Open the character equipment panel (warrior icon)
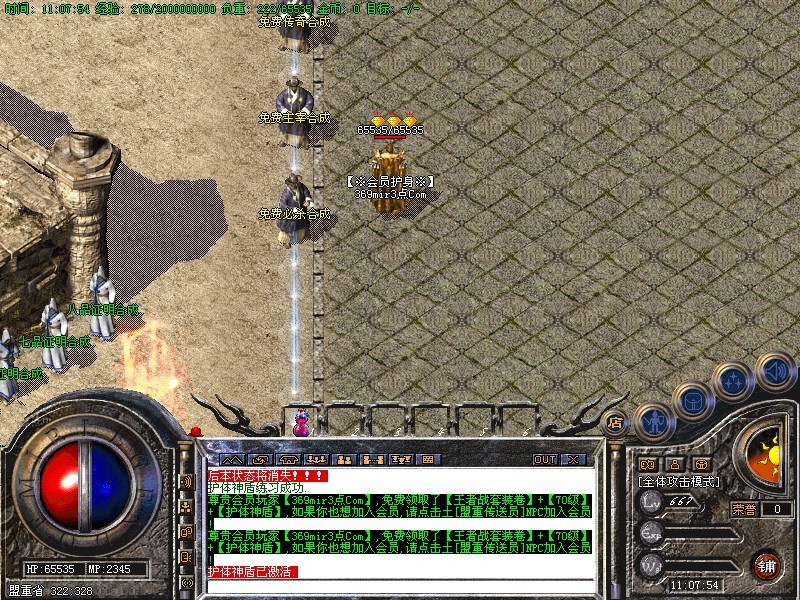 pos(652,422)
